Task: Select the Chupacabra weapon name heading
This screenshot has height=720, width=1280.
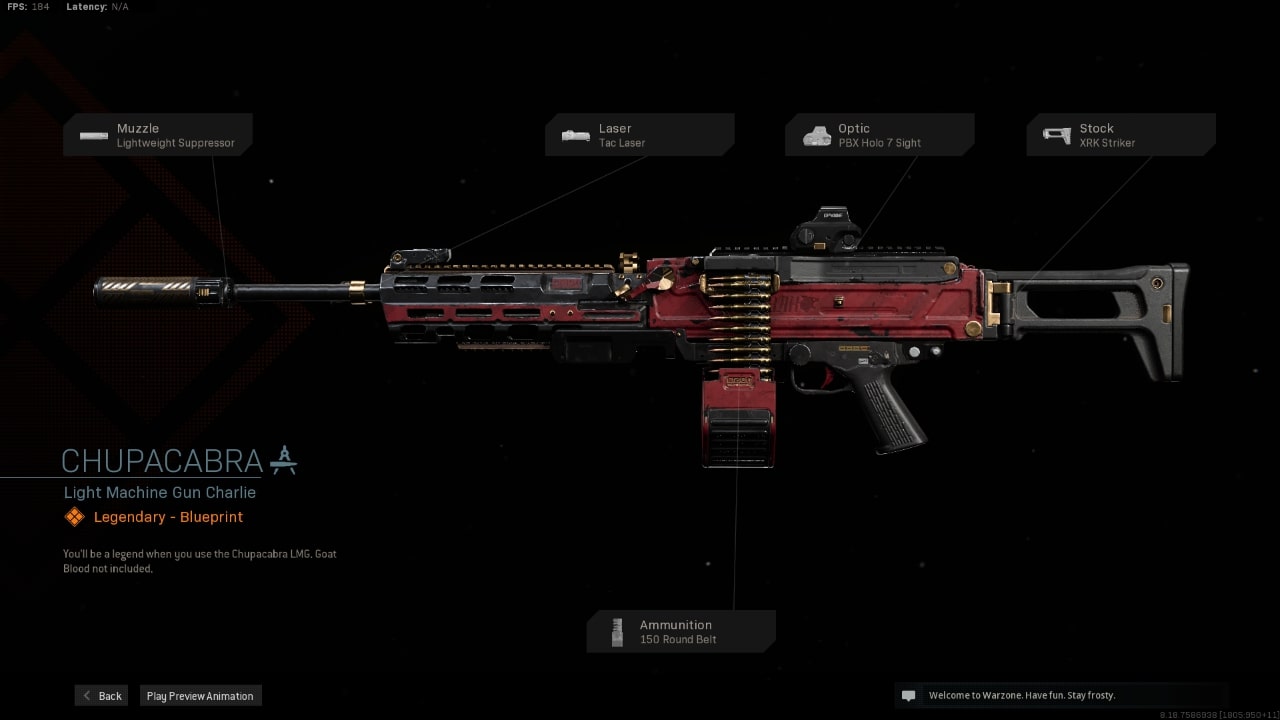Action: tap(162, 461)
